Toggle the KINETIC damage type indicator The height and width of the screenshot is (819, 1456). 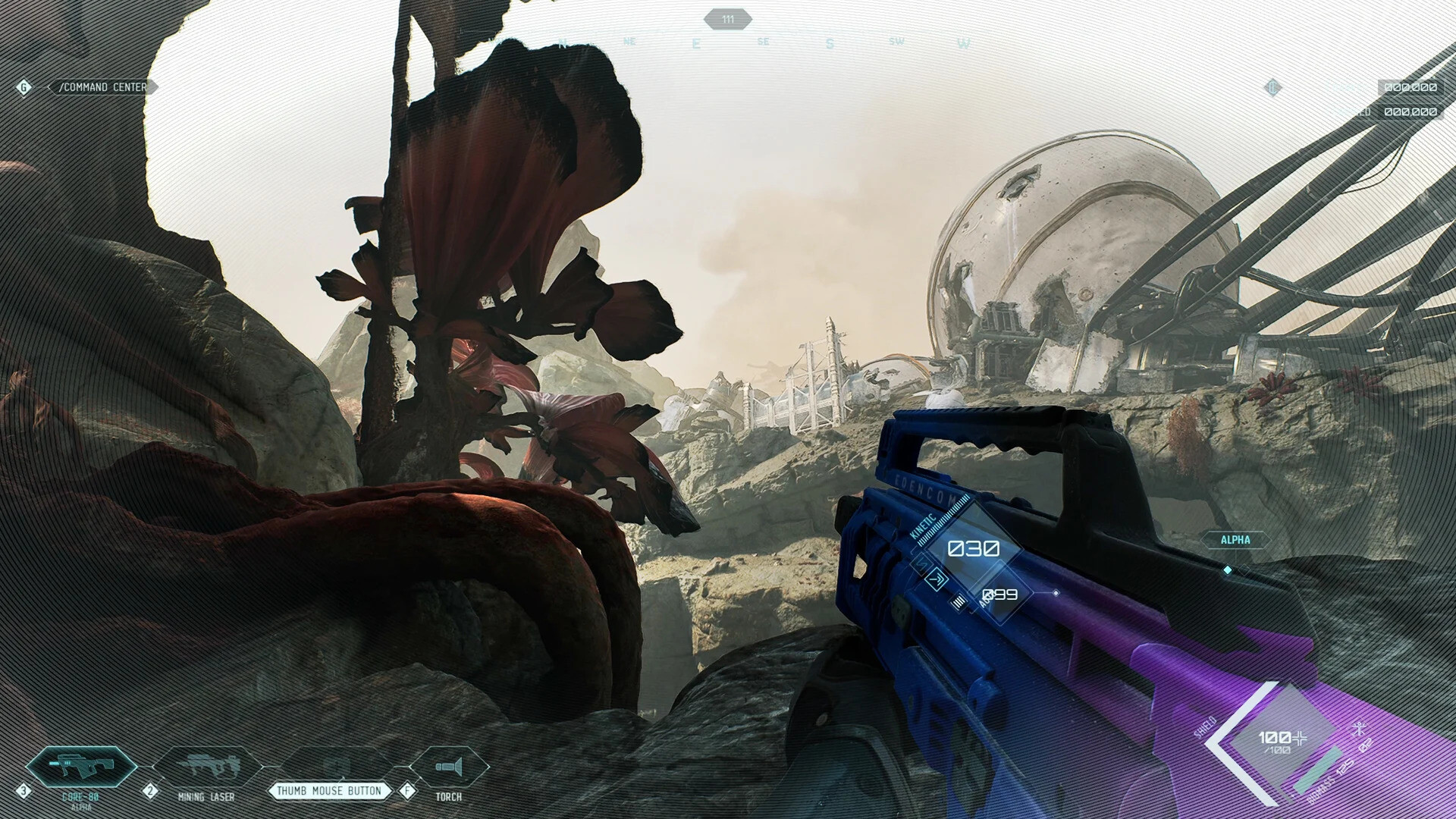click(x=922, y=526)
